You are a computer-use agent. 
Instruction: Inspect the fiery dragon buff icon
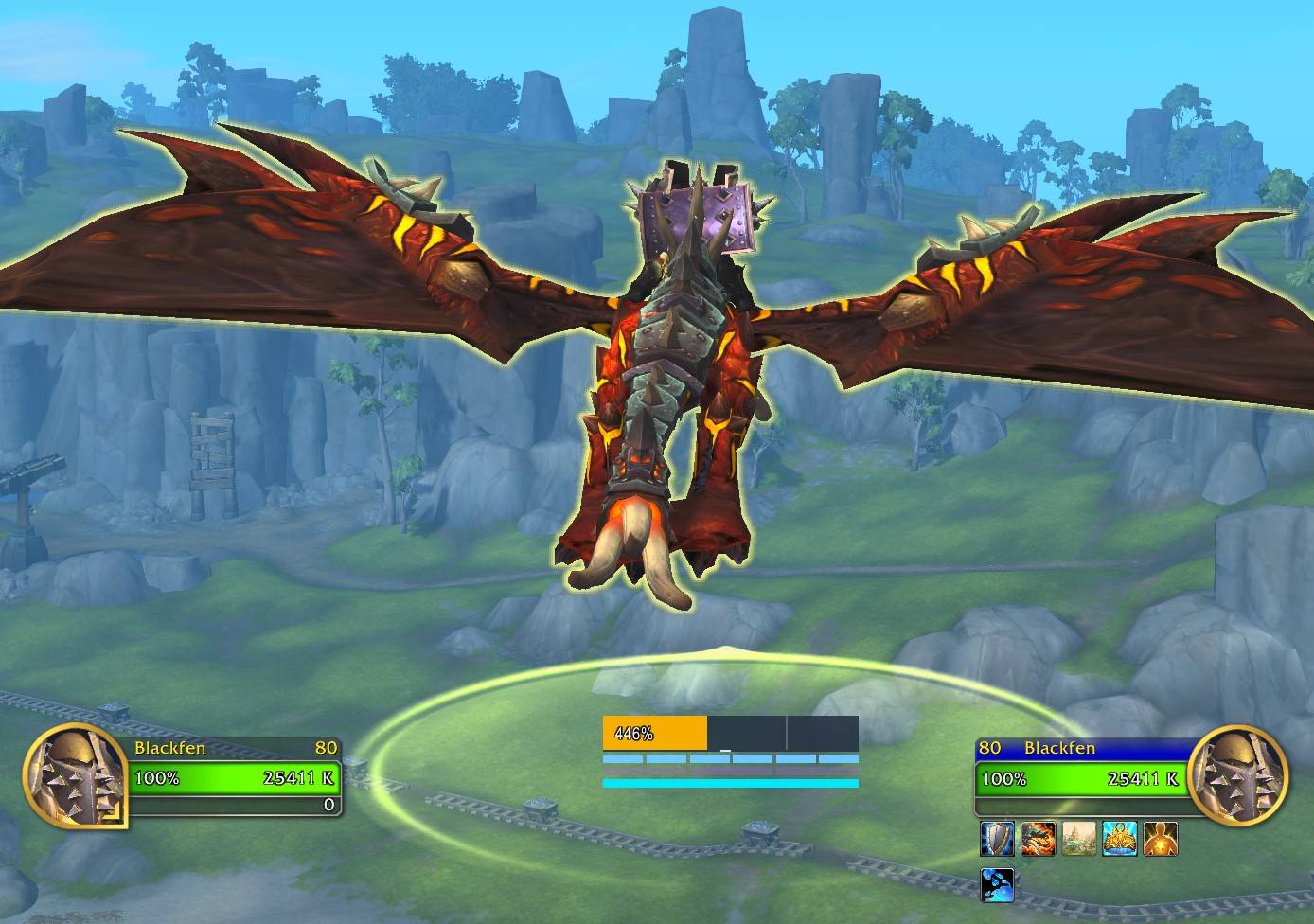[x=1039, y=839]
